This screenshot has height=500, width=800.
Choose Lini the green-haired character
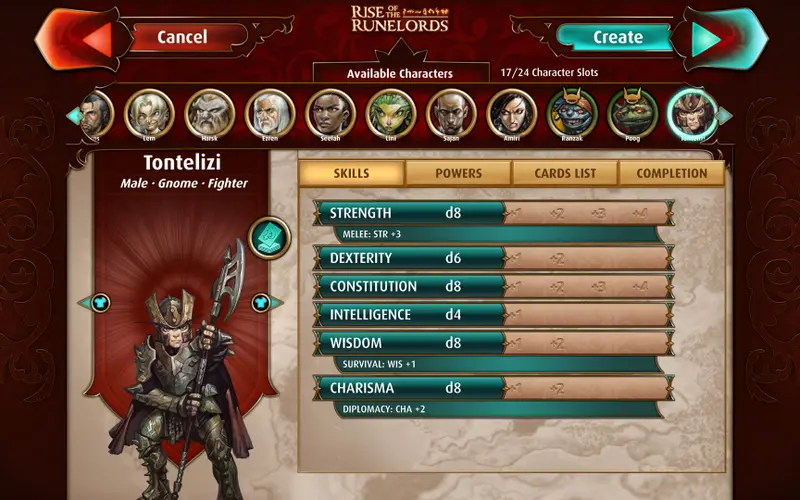tap(391, 113)
